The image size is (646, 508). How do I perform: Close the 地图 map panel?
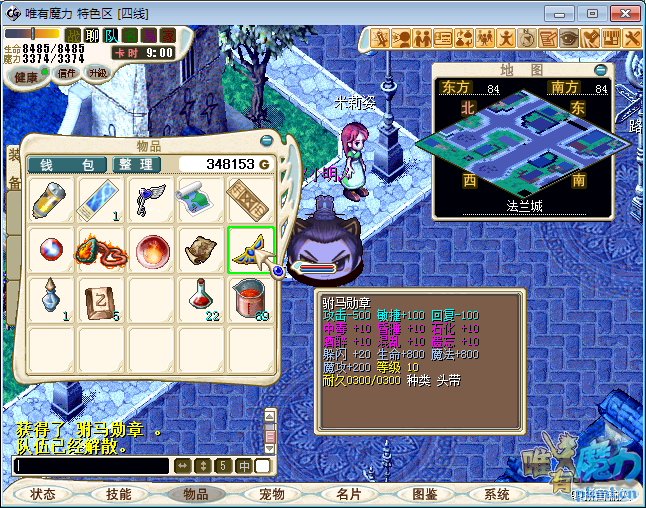tap(600, 70)
